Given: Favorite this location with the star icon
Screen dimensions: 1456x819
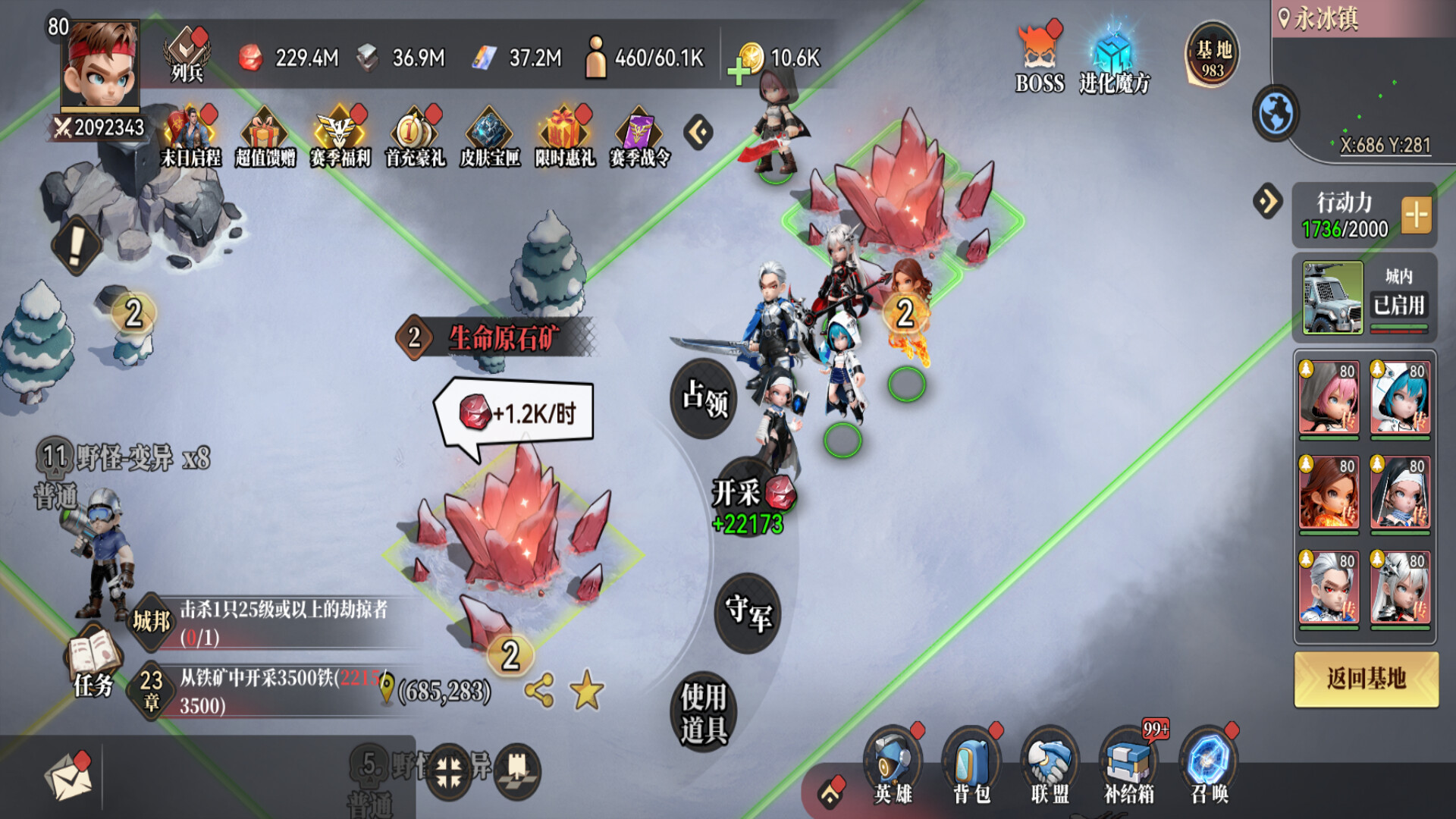Looking at the screenshot, I should point(586,690).
